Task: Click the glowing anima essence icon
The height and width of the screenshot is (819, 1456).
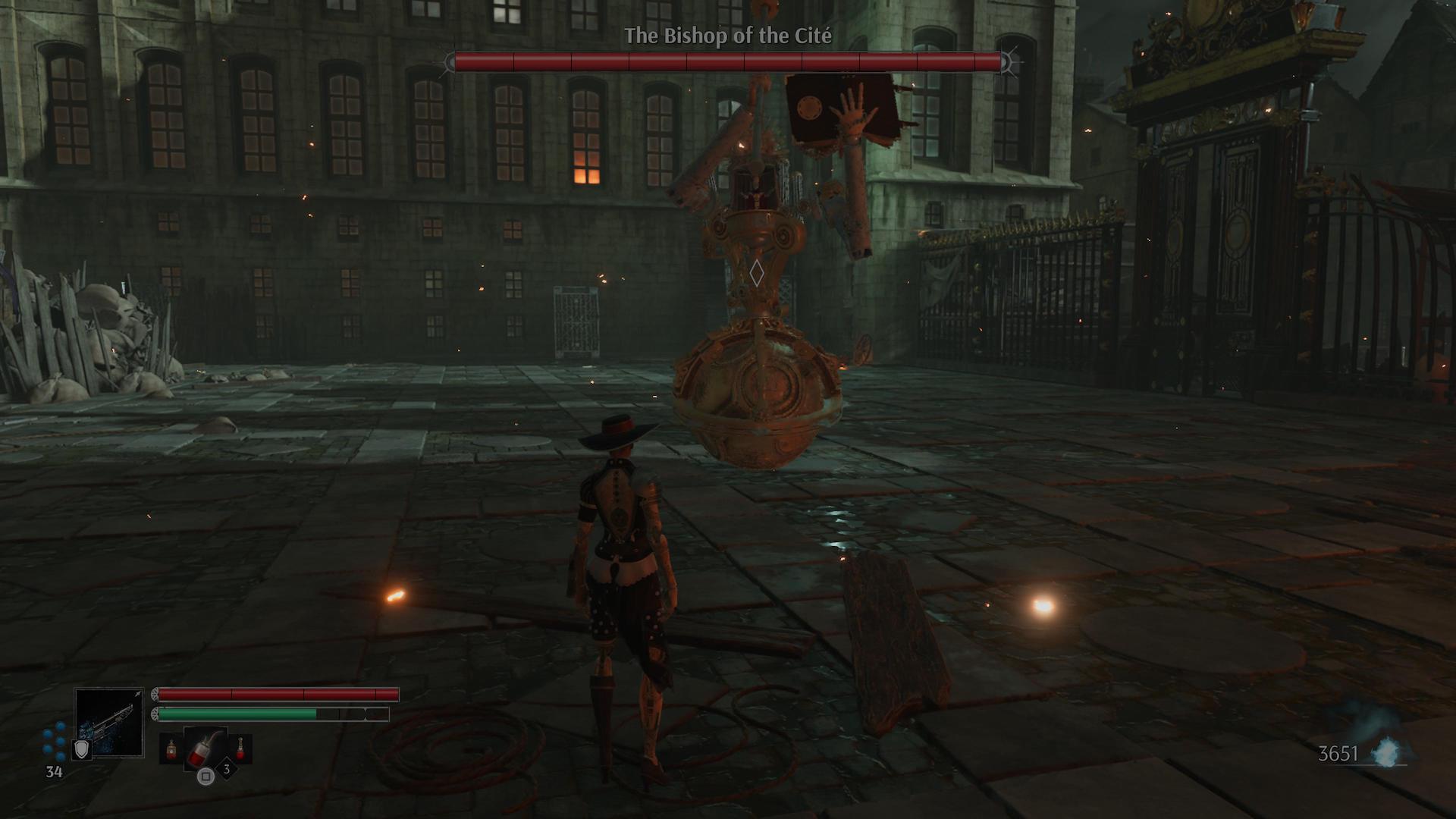Action: click(1387, 751)
